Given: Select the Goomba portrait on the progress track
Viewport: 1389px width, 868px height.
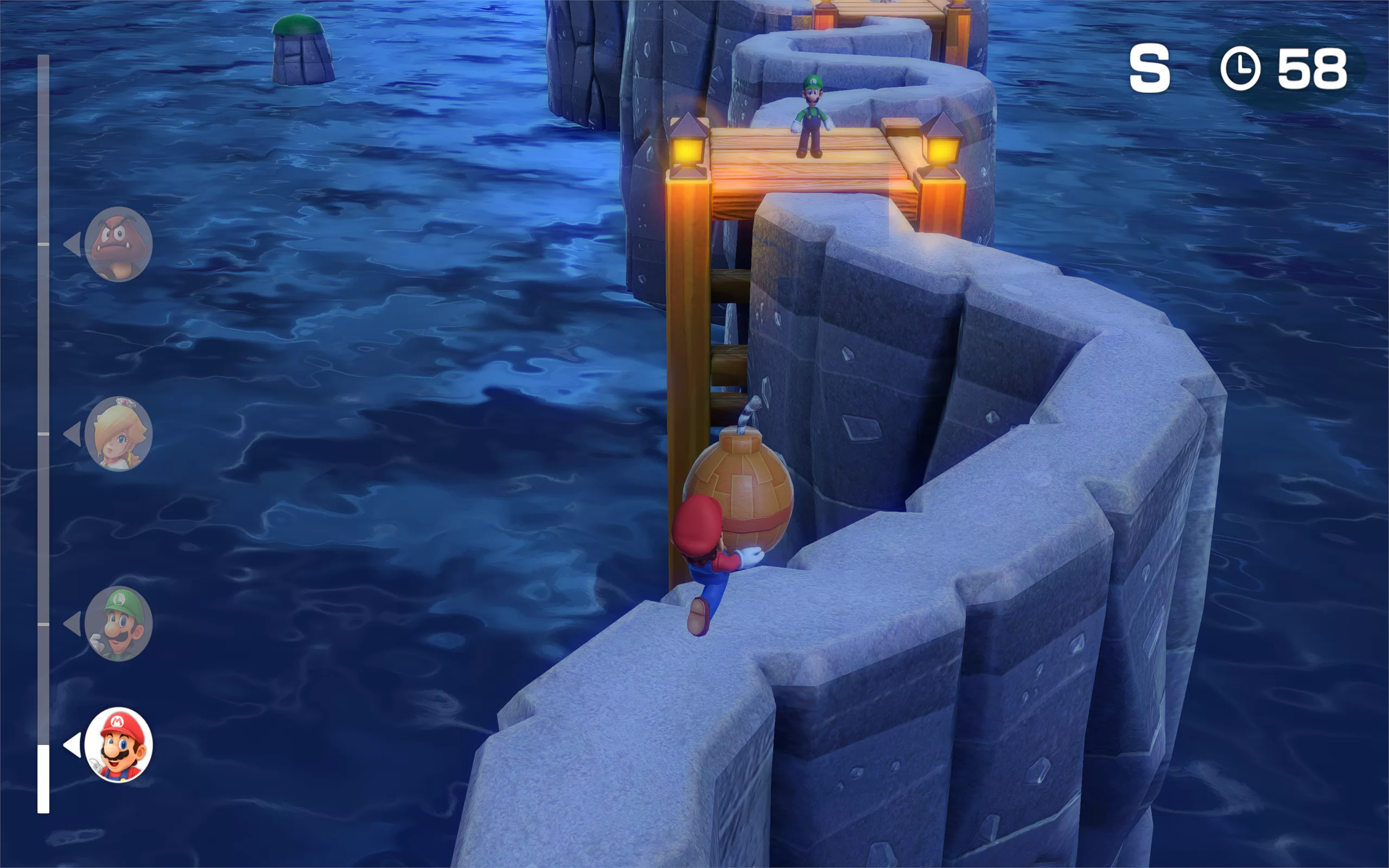Looking at the screenshot, I should point(118,245).
